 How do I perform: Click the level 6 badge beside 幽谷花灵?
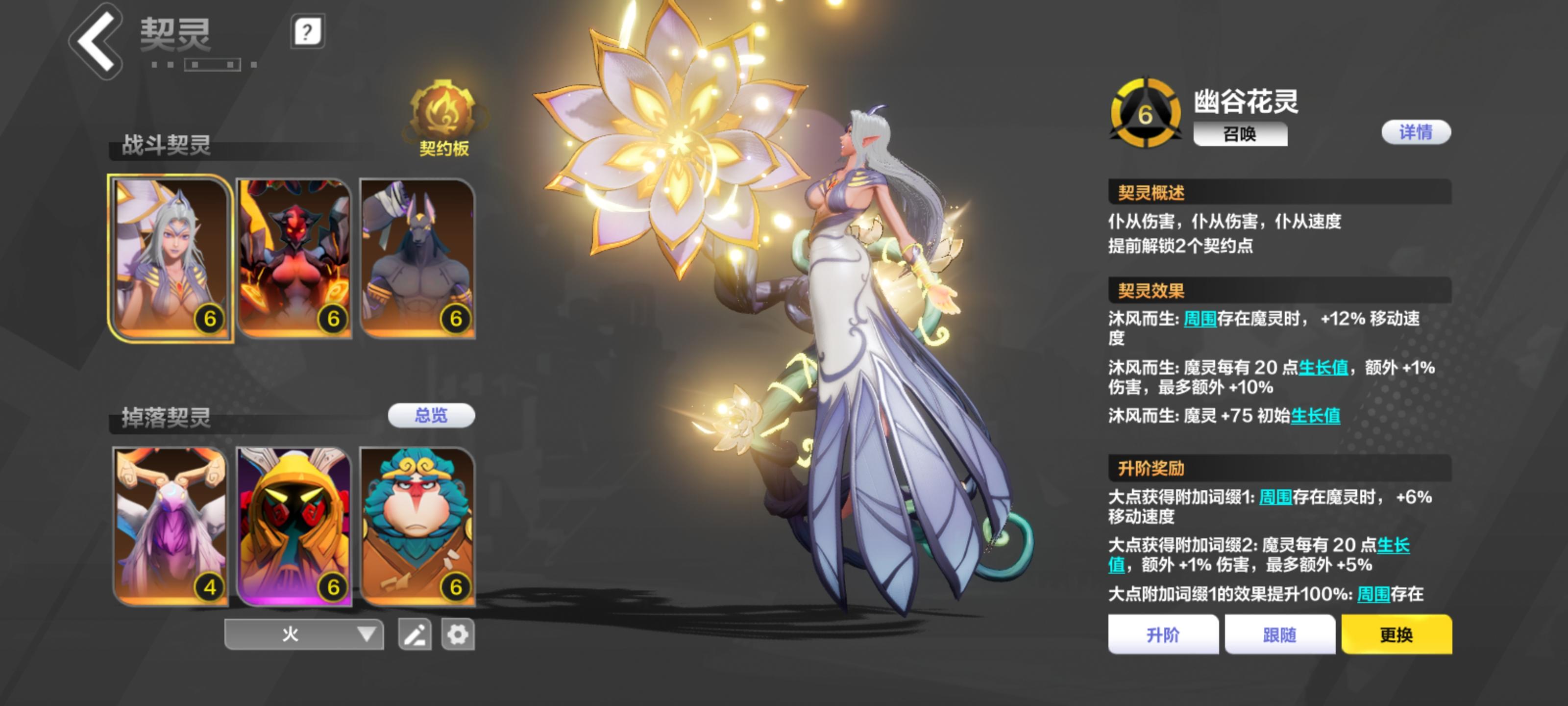coord(1147,113)
